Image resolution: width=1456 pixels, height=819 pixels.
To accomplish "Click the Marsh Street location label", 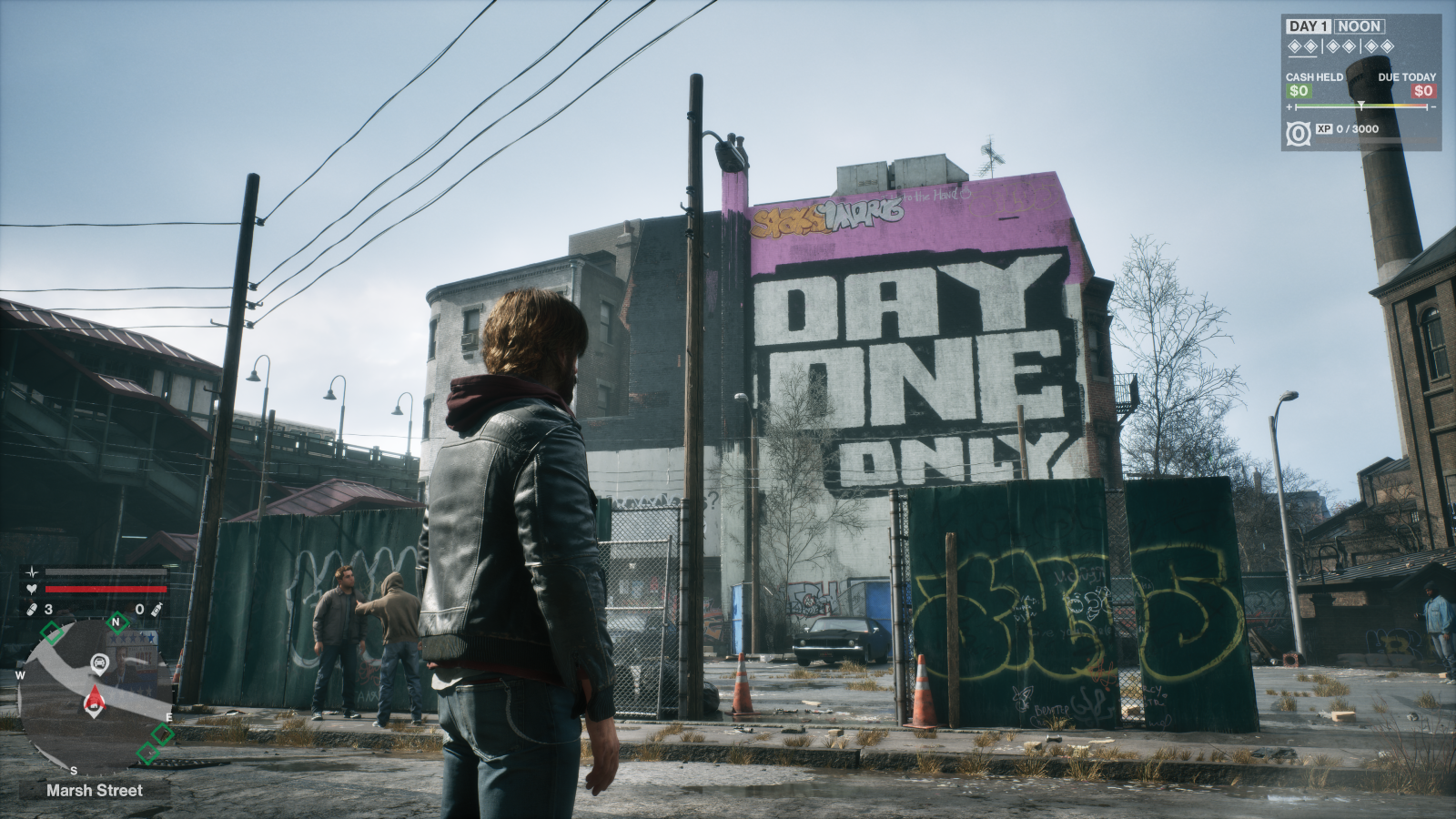I will pyautogui.click(x=95, y=790).
